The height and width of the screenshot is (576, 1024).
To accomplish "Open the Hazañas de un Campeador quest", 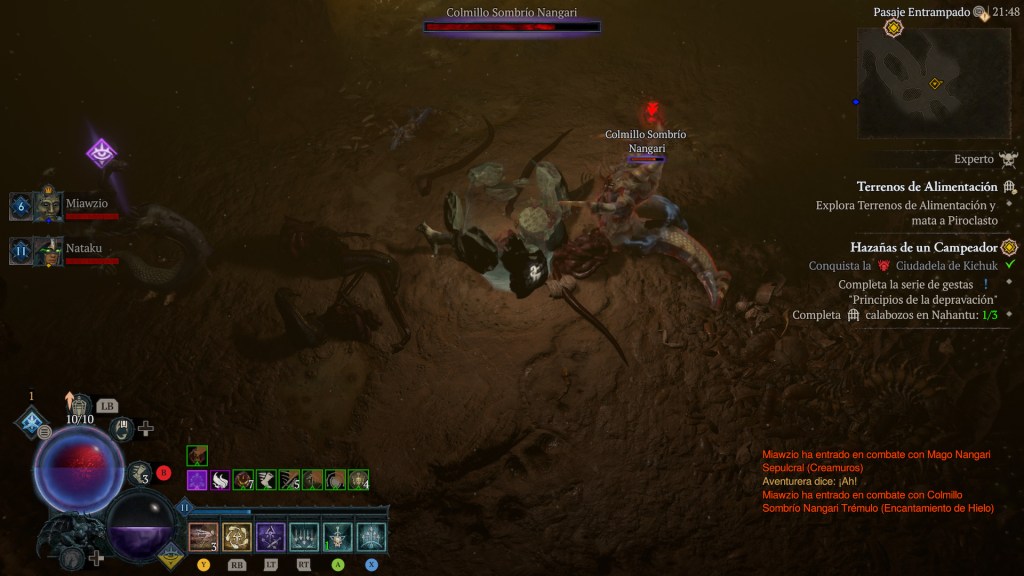I will tap(923, 247).
